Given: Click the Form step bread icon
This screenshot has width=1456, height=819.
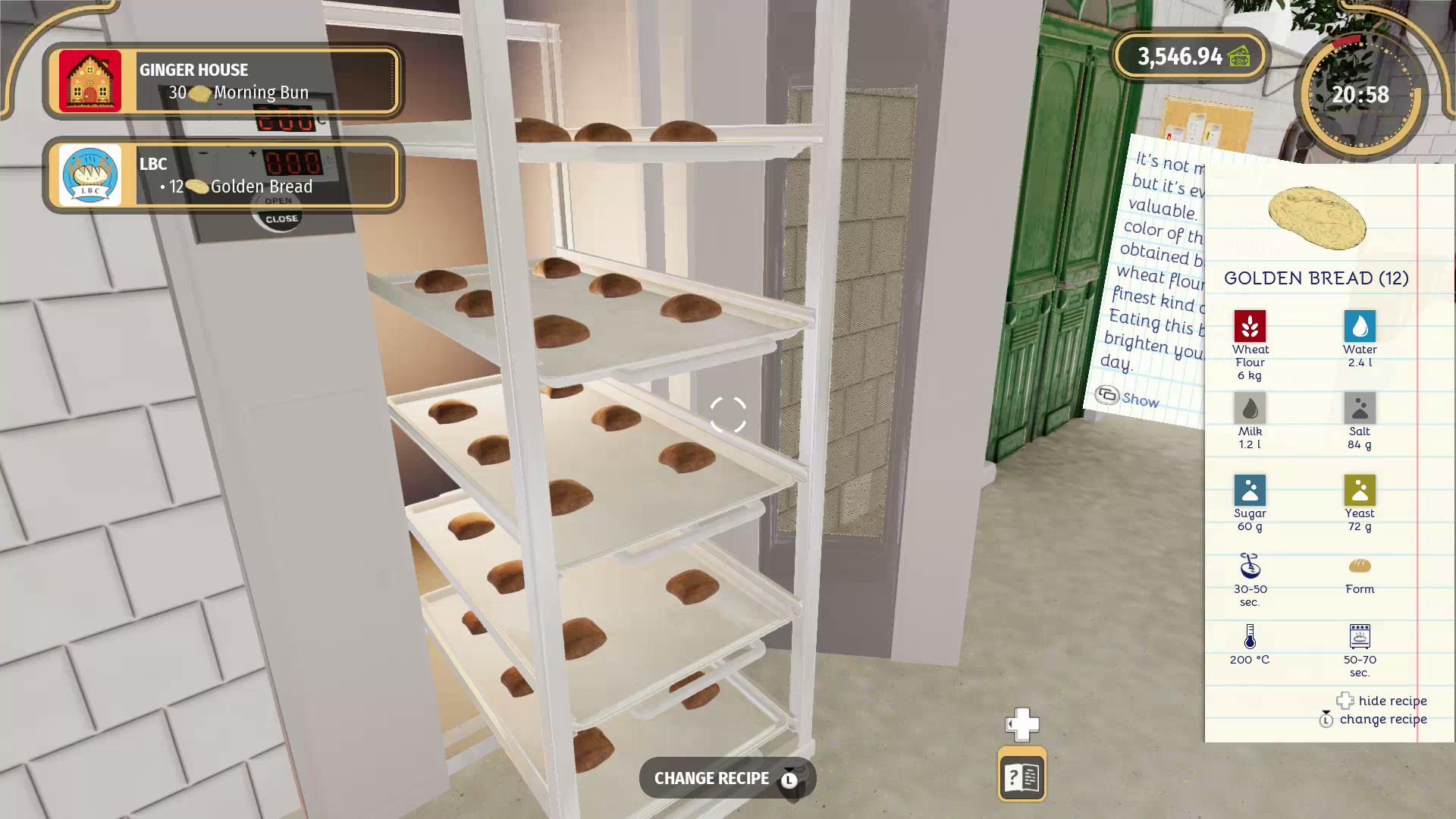Looking at the screenshot, I should point(1360,567).
